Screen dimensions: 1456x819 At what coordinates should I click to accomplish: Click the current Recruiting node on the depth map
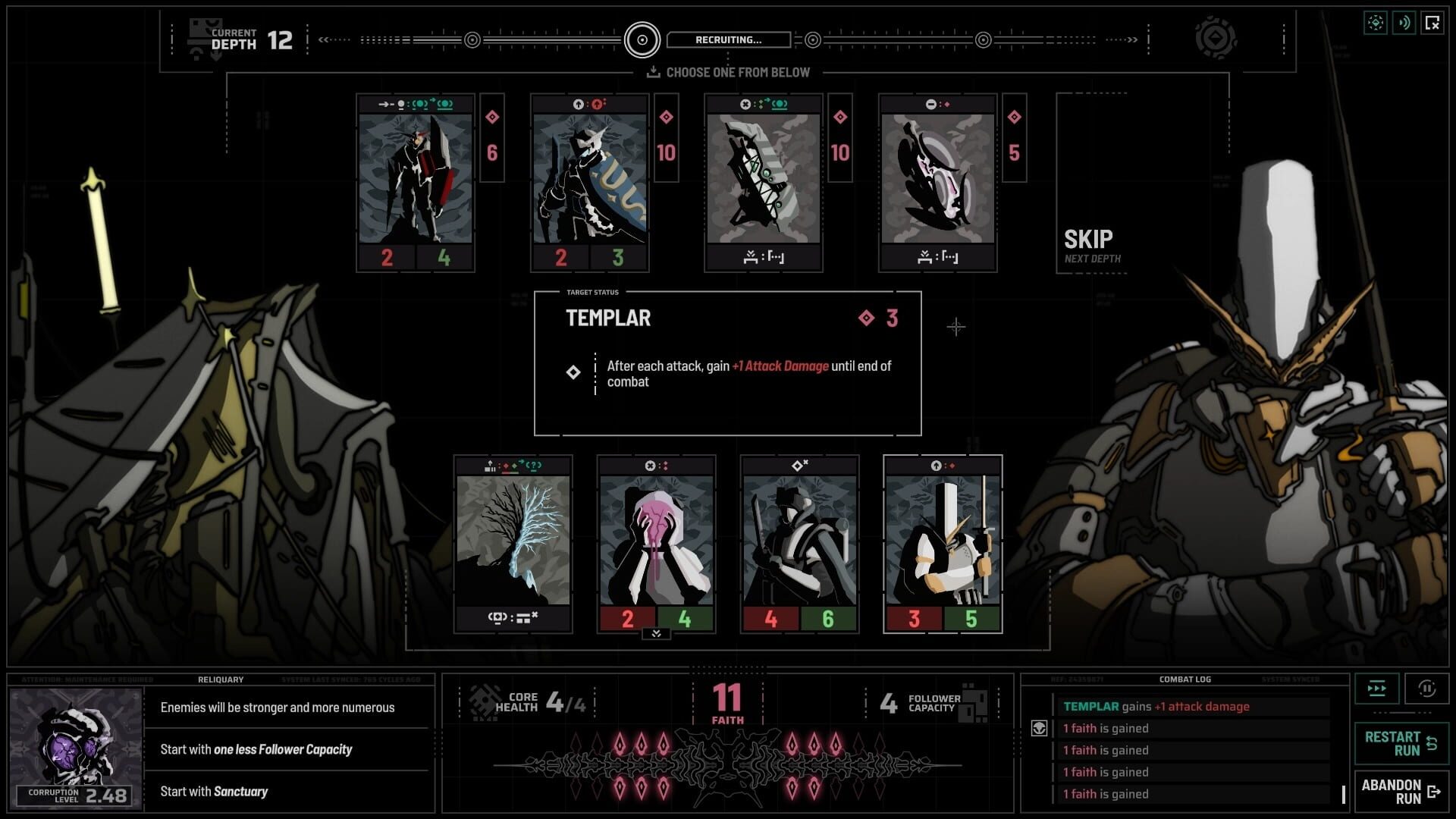pos(642,39)
